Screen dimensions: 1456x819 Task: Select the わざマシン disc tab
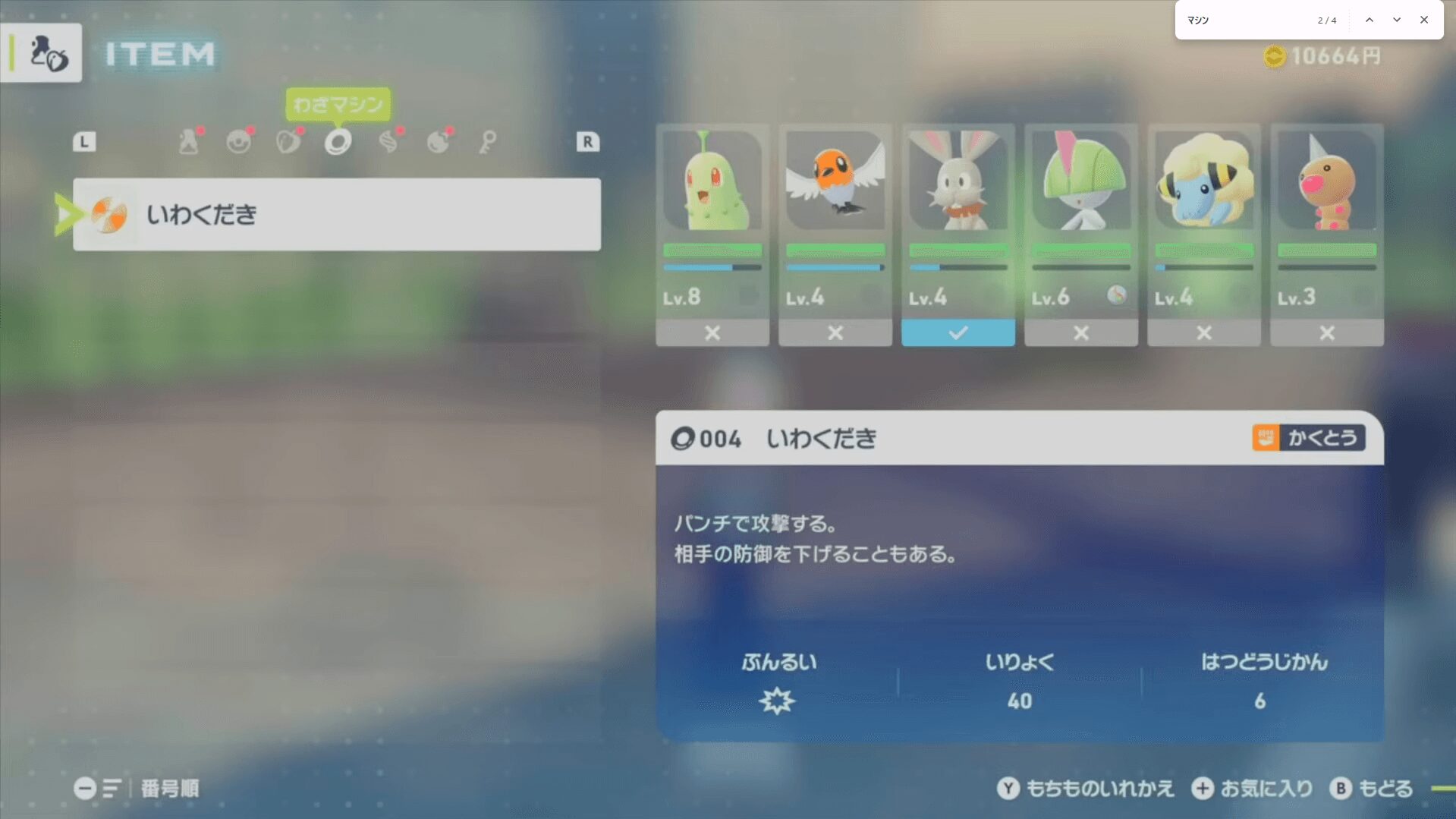click(338, 142)
